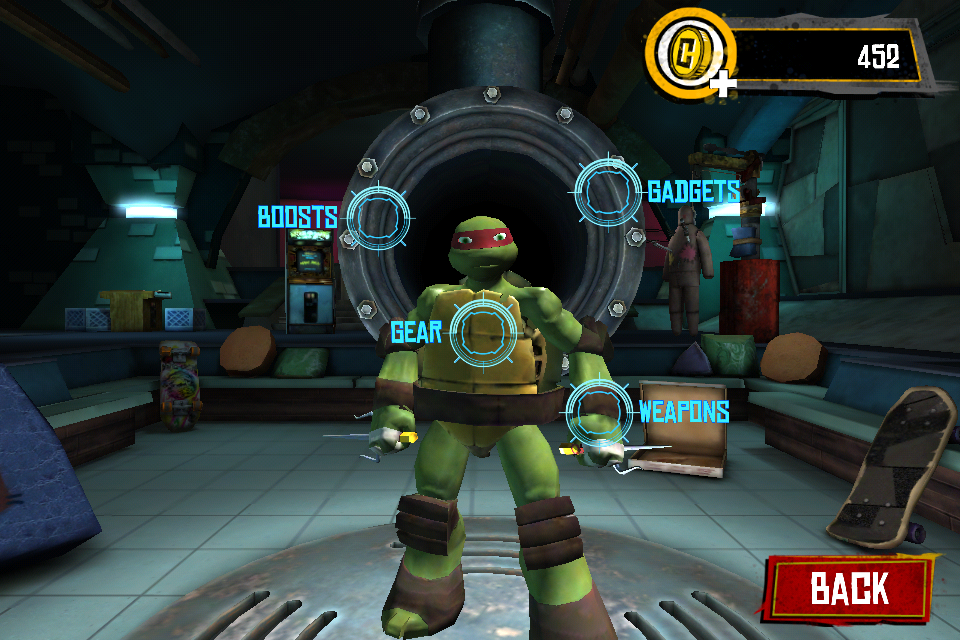Open the Gear customization

tap(483, 332)
